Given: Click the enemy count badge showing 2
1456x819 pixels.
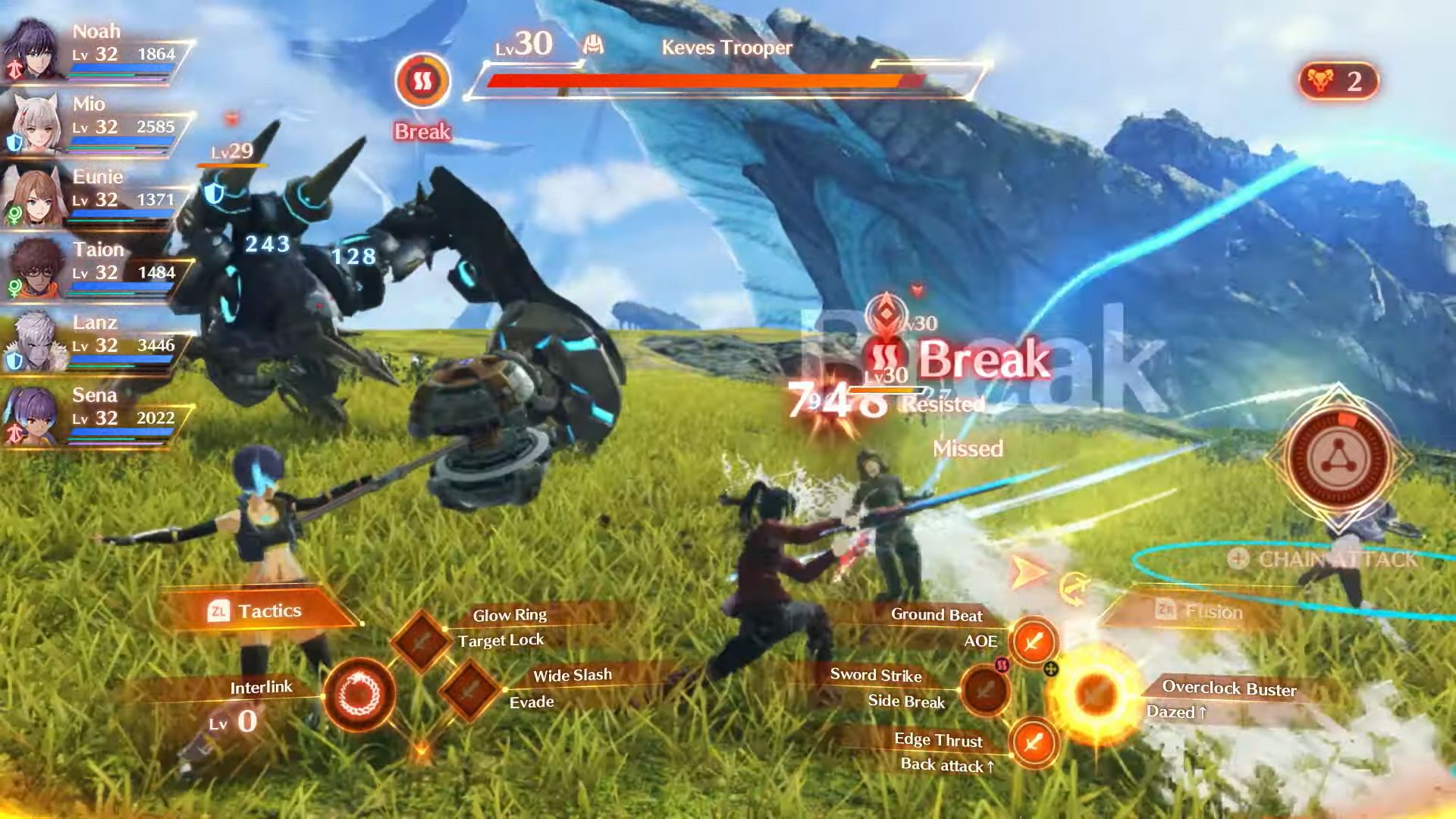Looking at the screenshot, I should [x=1338, y=80].
